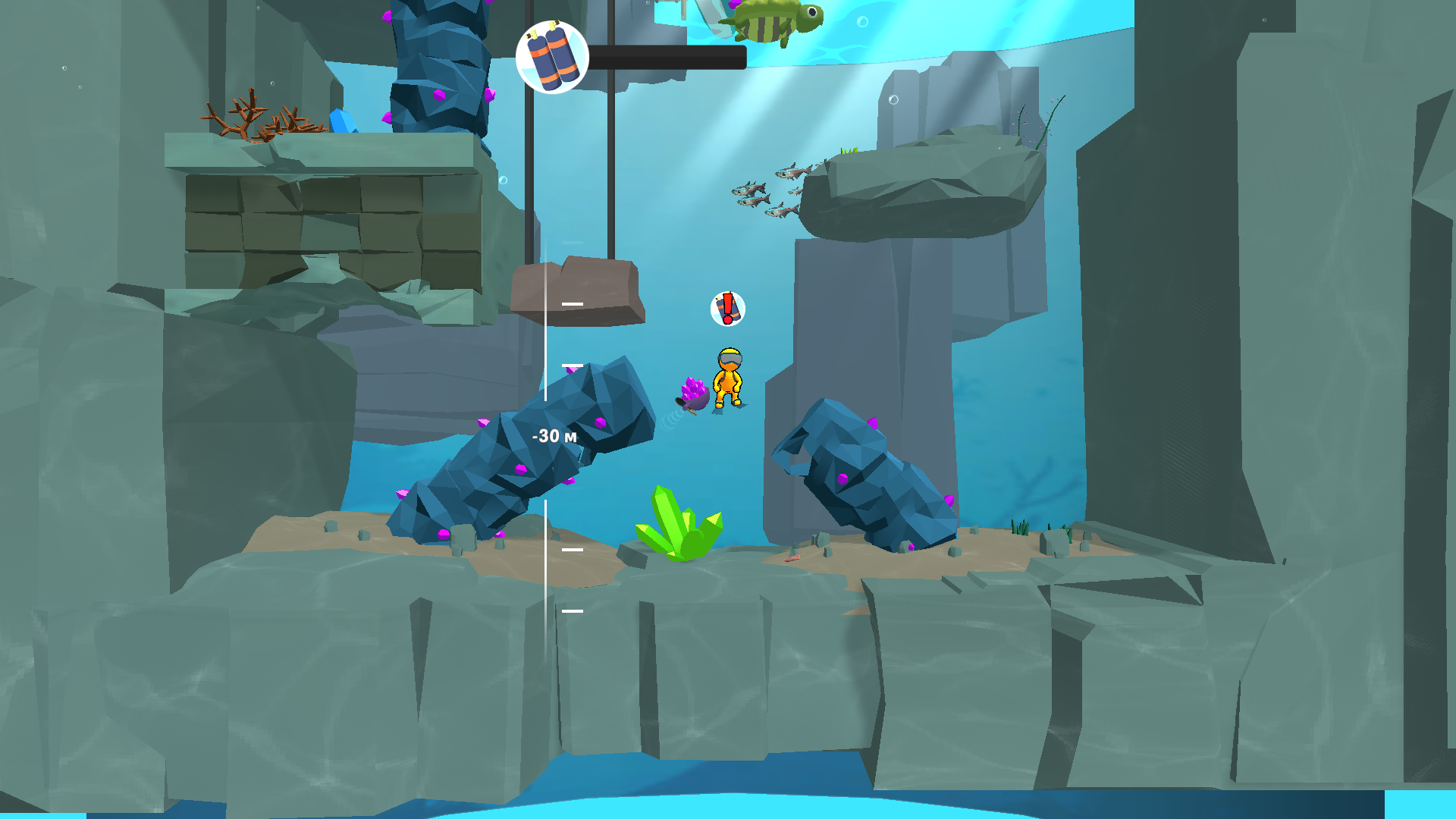The height and width of the screenshot is (819, 1456).
Task: Click the dark crossbar near the surface
Action: point(667,55)
